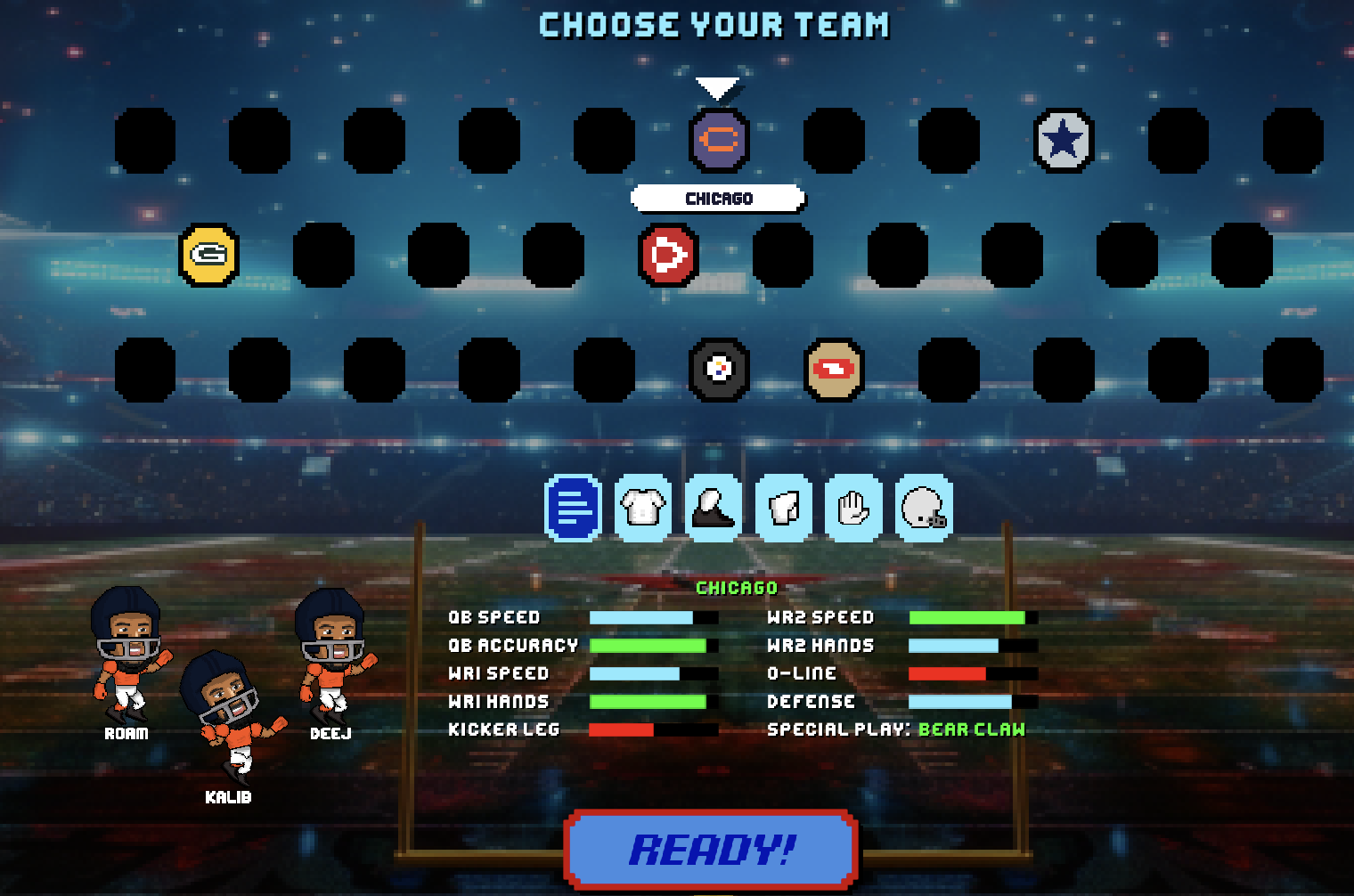Image resolution: width=1354 pixels, height=896 pixels.
Task: Open the shoes customization icon
Action: pyautogui.click(x=714, y=508)
